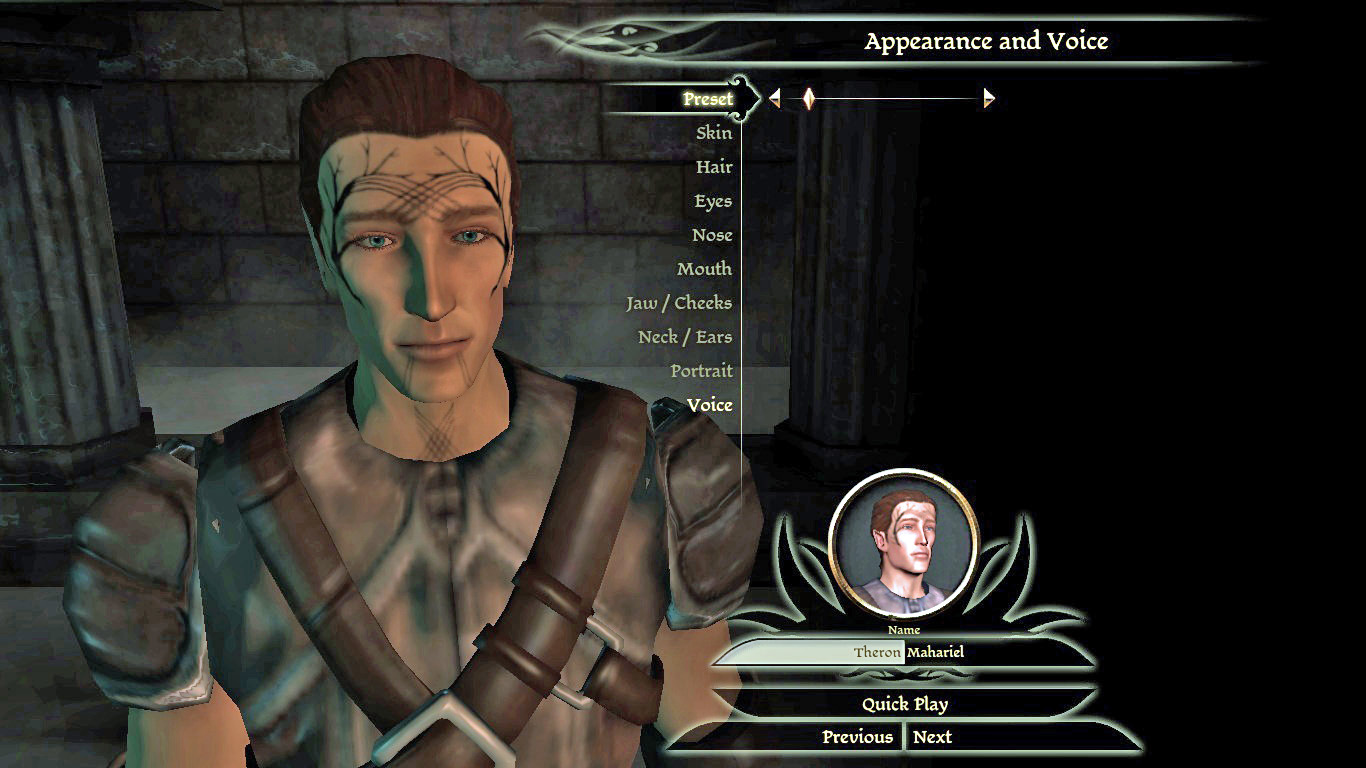Choose the Hair category

(x=714, y=167)
